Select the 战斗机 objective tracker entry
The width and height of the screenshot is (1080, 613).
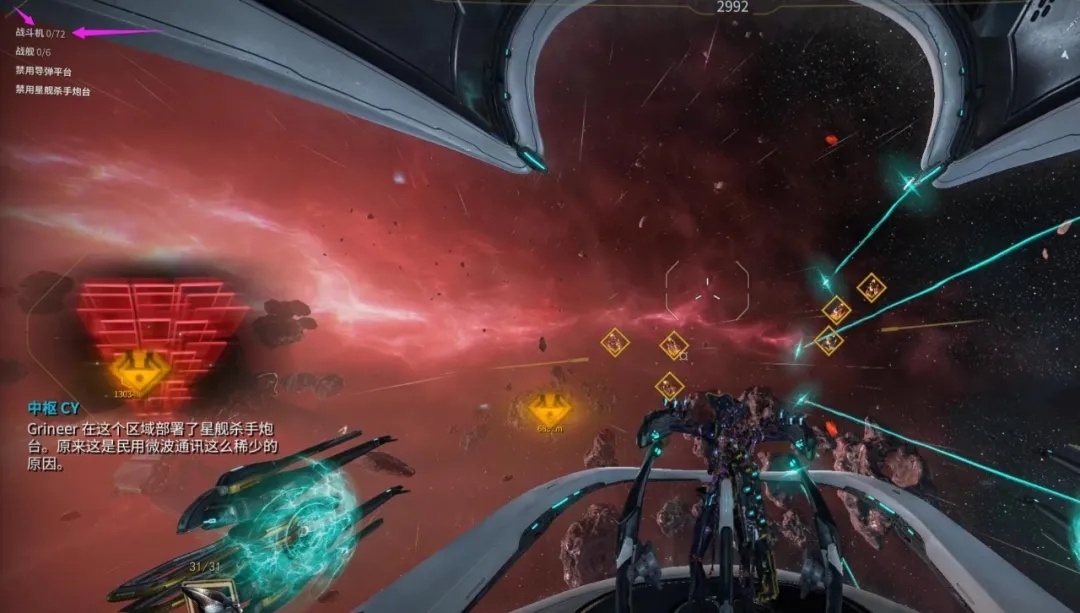40,33
